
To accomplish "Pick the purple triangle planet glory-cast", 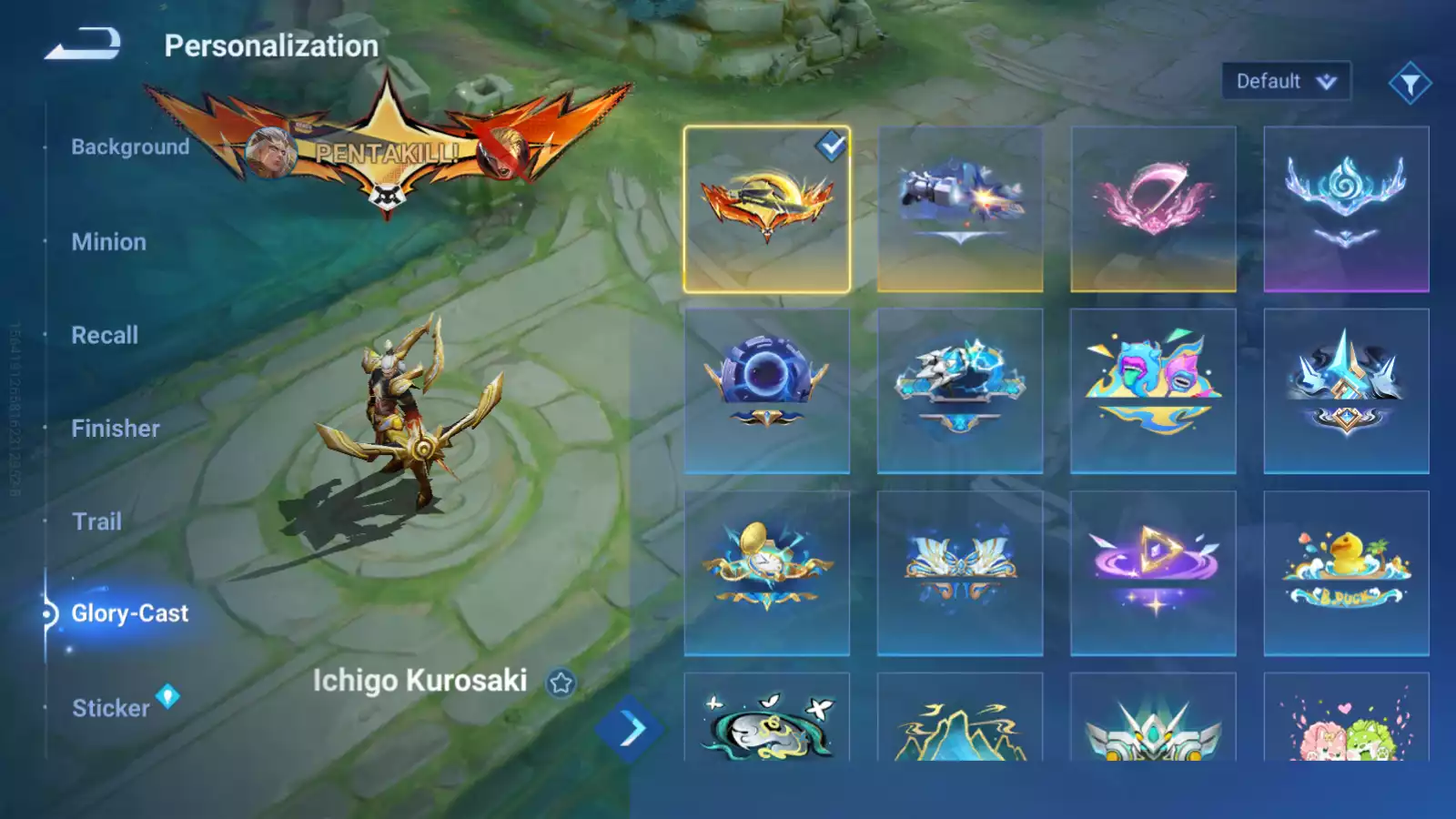I will click(1153, 573).
